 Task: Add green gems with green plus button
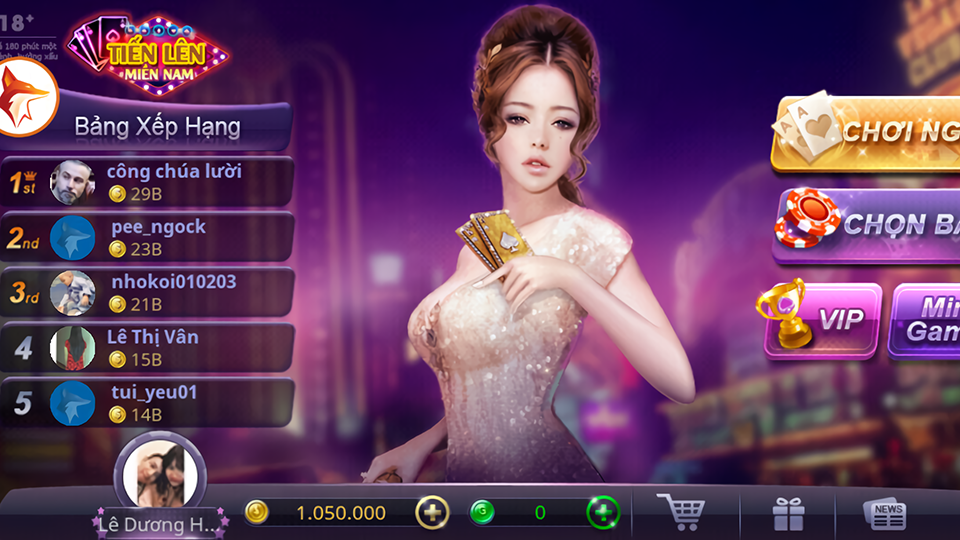coord(602,513)
